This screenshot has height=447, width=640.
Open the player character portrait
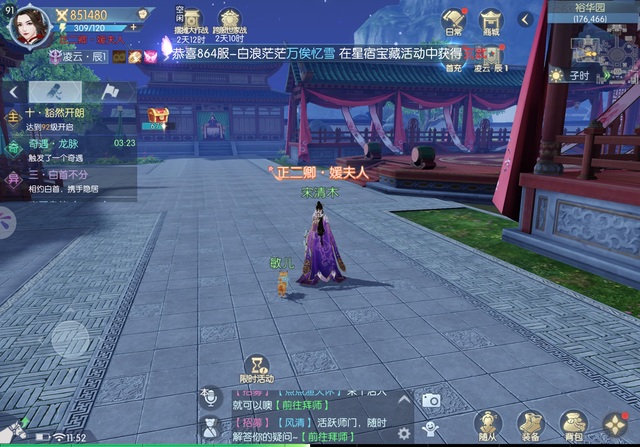[x=28, y=24]
